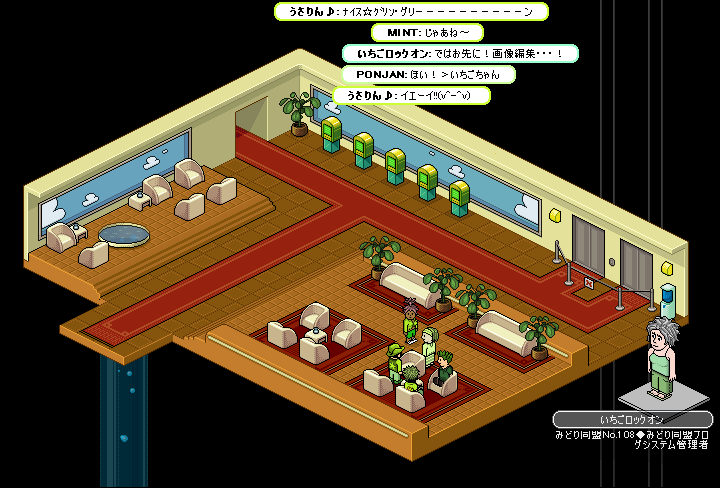720x488 pixels.
Task: Click うさりん's イエーイ!! chat bubble
Action: (411, 95)
